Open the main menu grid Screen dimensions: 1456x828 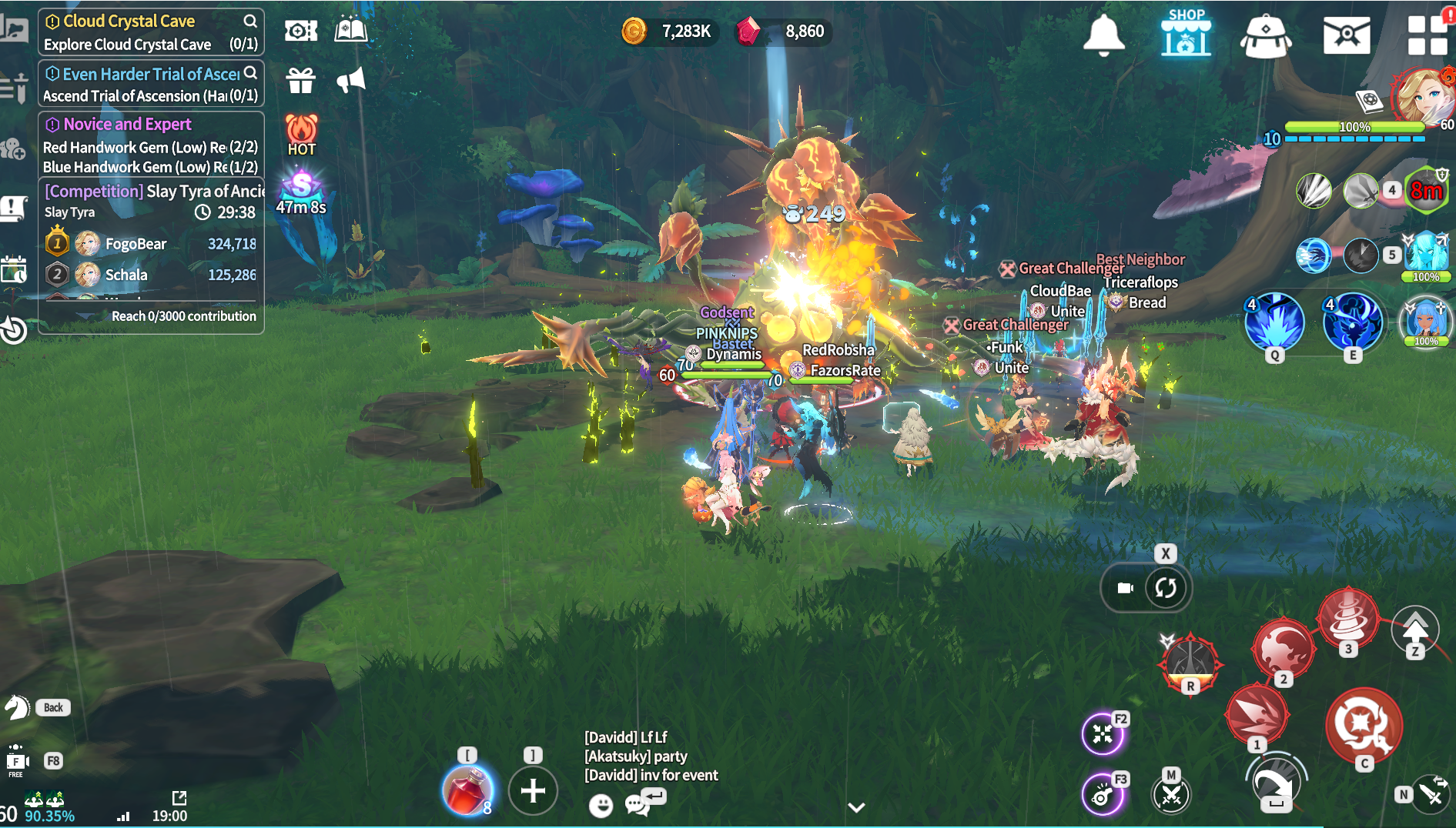click(1427, 35)
